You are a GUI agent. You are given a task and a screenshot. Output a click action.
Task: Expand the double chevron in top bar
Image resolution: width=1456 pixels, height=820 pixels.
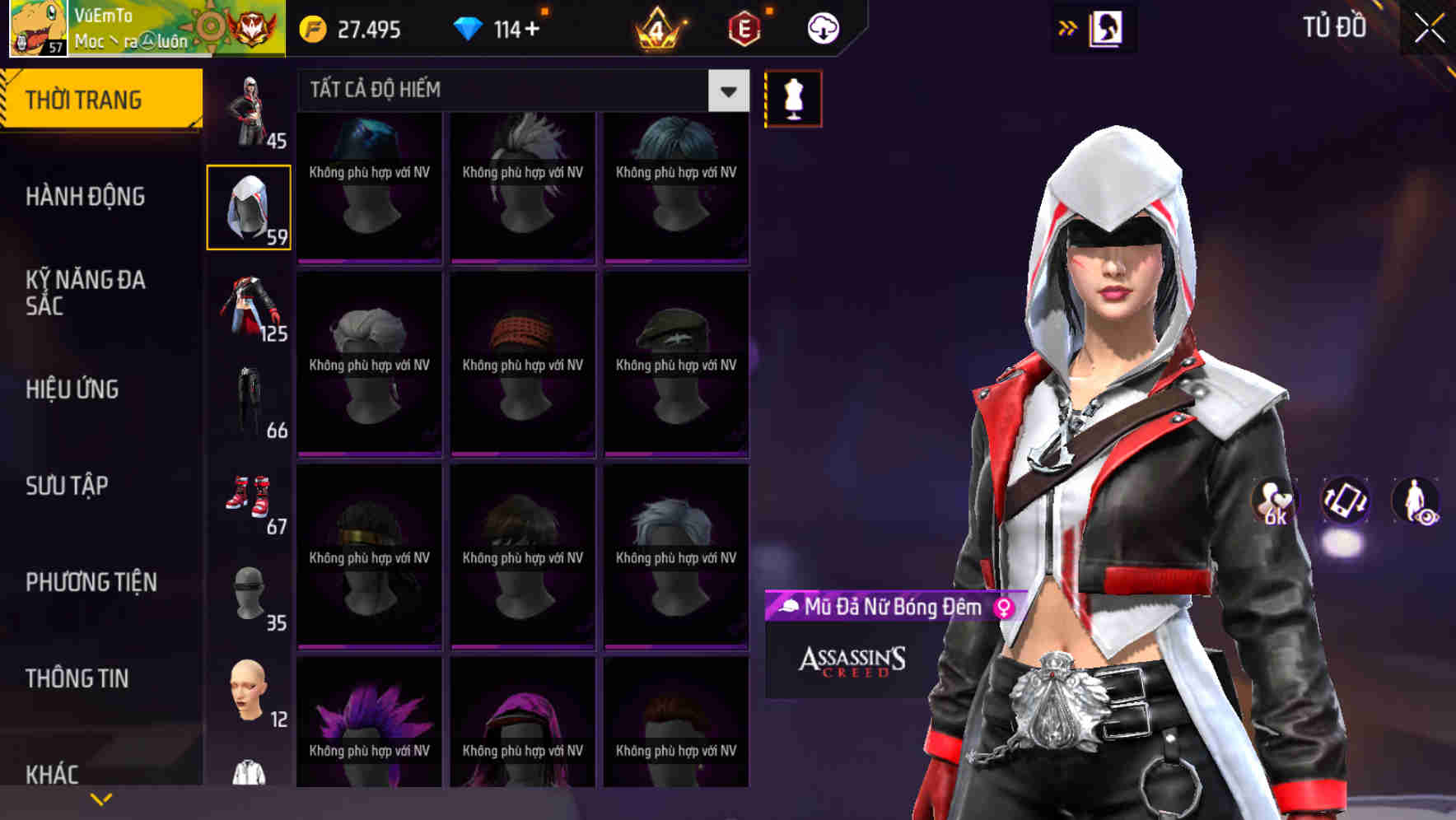[x=1066, y=28]
